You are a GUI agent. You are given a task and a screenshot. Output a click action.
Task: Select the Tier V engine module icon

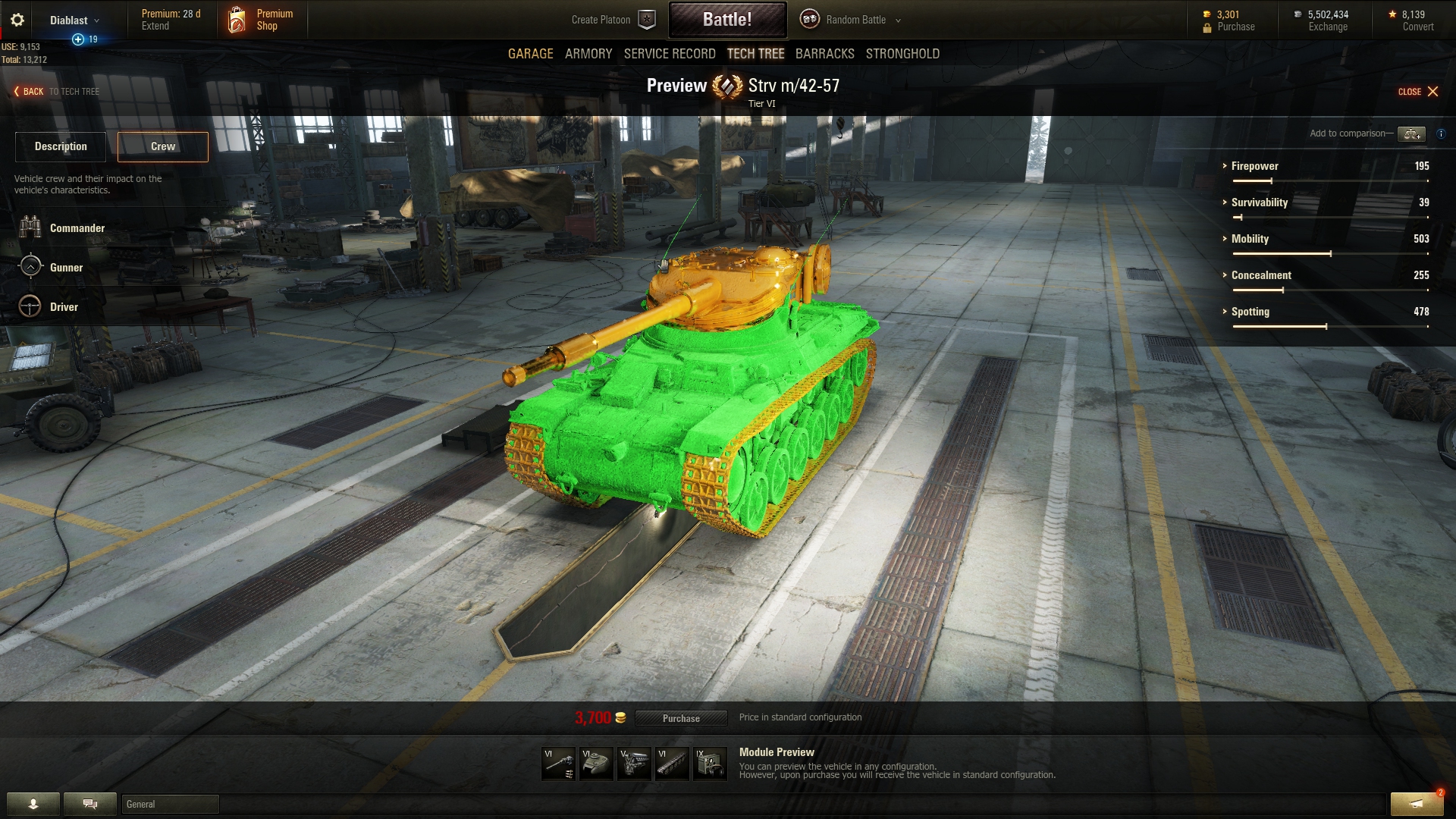coord(634,763)
